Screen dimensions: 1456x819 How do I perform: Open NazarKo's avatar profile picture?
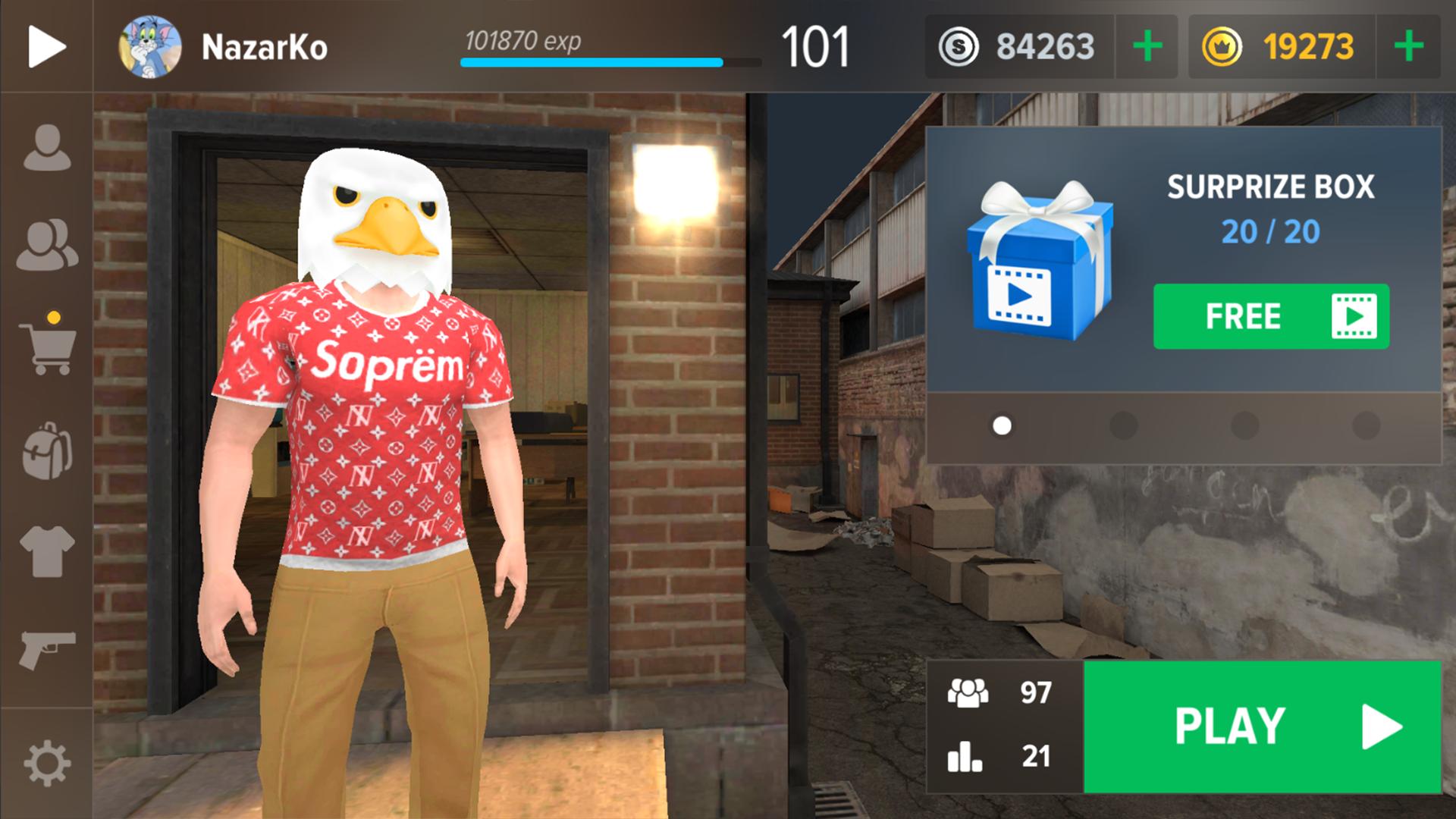[x=150, y=47]
